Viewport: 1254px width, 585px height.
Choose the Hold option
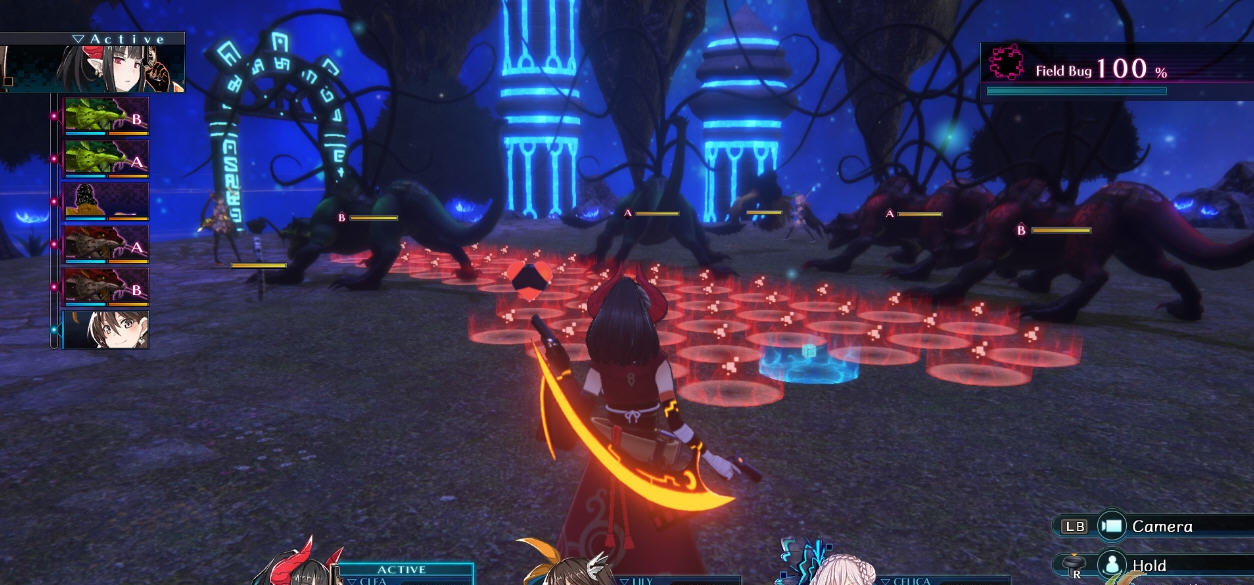click(1150, 566)
